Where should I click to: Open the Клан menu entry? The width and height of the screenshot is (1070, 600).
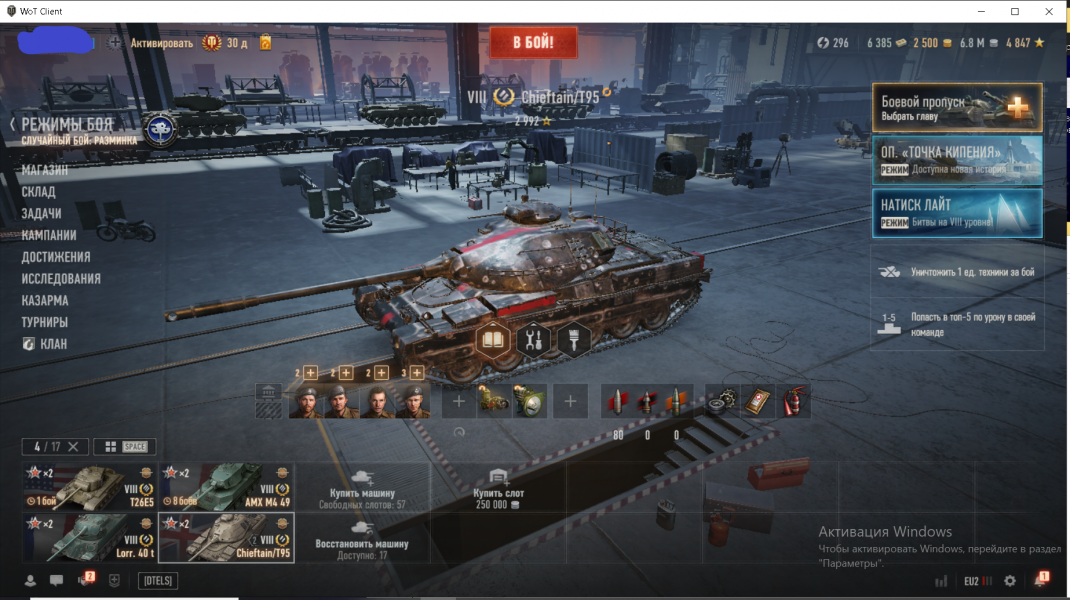53,344
